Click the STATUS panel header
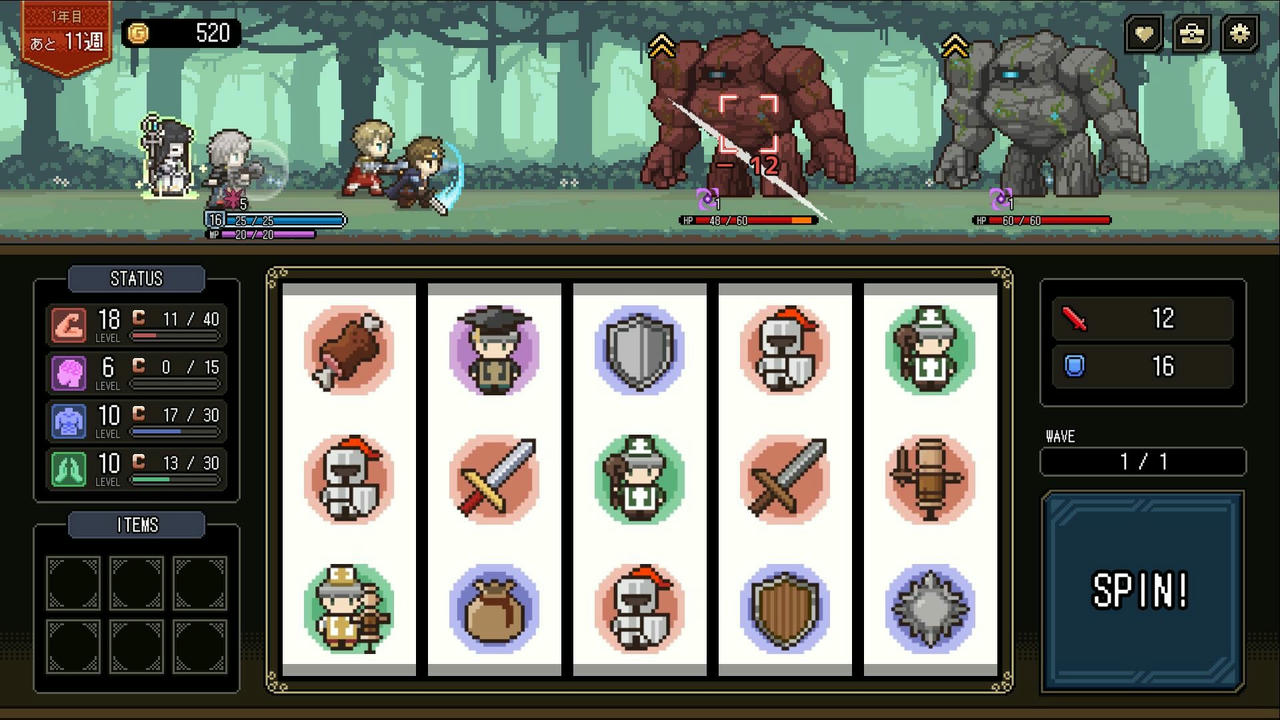 click(136, 279)
